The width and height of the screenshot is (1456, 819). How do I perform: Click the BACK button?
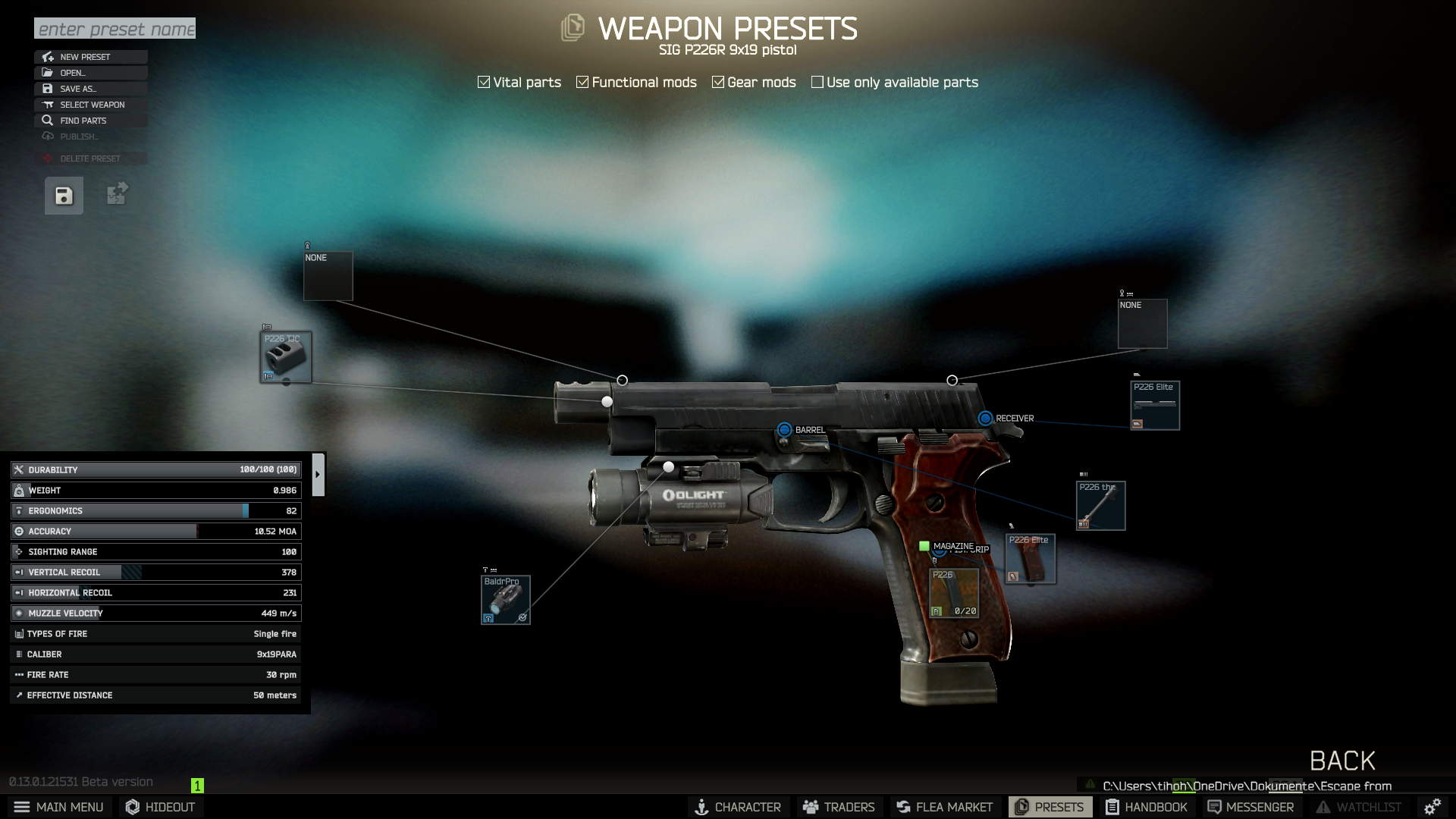[x=1342, y=761]
